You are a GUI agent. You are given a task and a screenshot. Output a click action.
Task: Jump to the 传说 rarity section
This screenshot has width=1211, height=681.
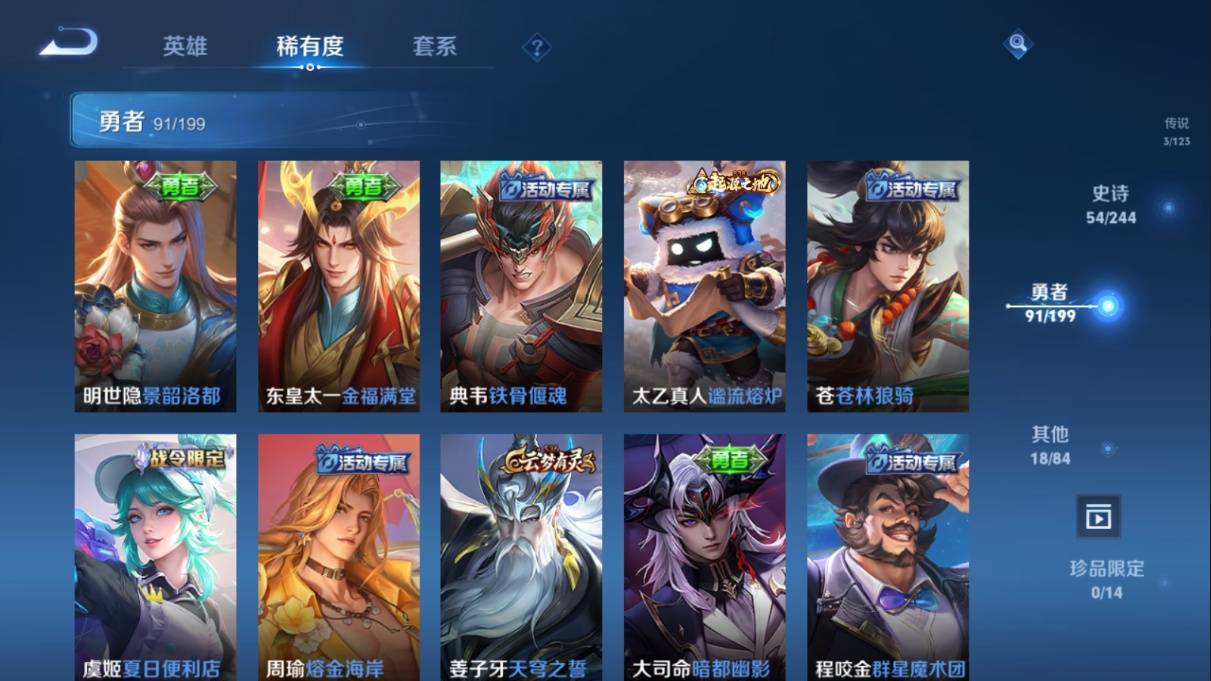1176,130
